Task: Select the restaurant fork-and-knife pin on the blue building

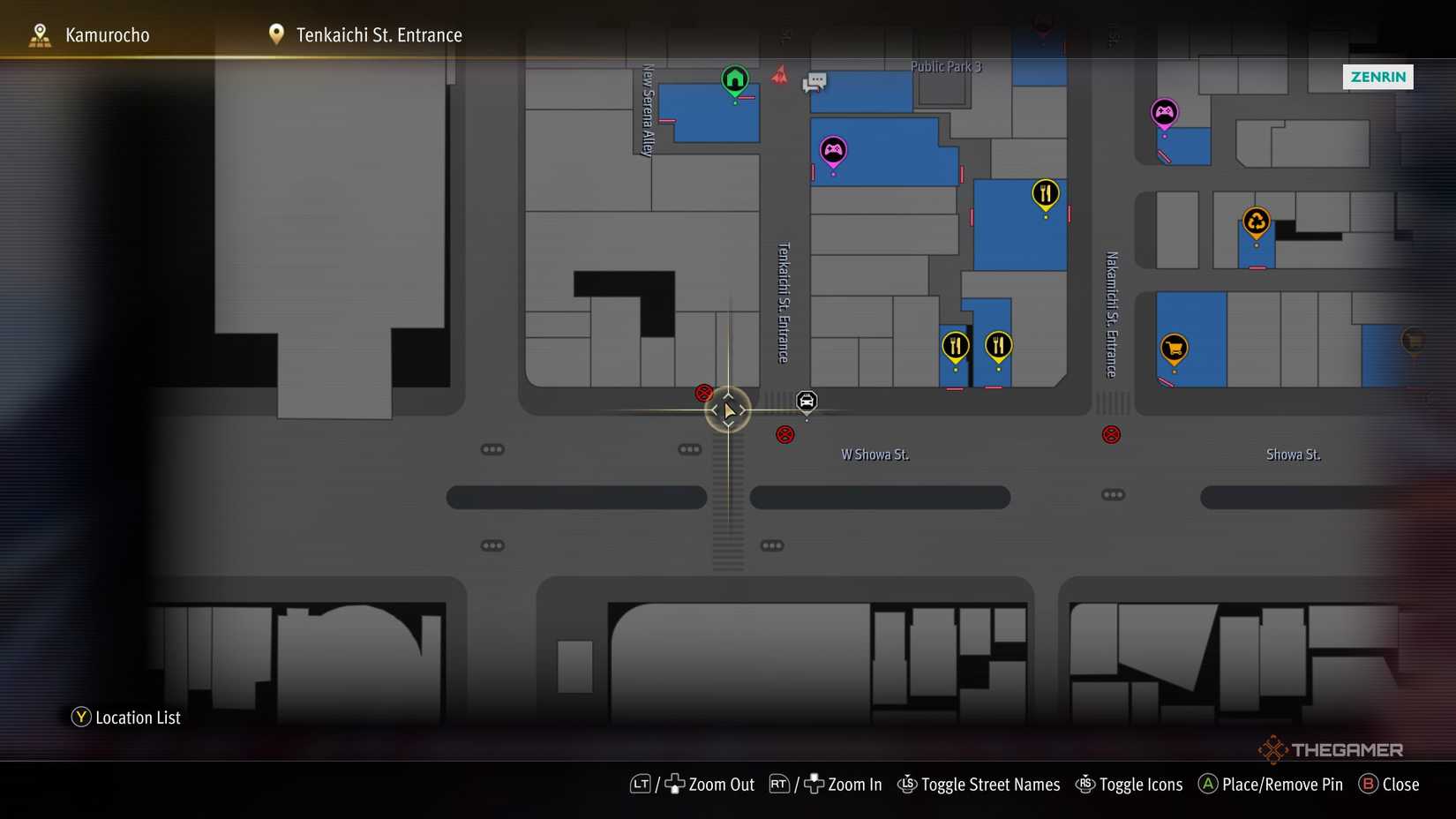Action: point(1045,192)
